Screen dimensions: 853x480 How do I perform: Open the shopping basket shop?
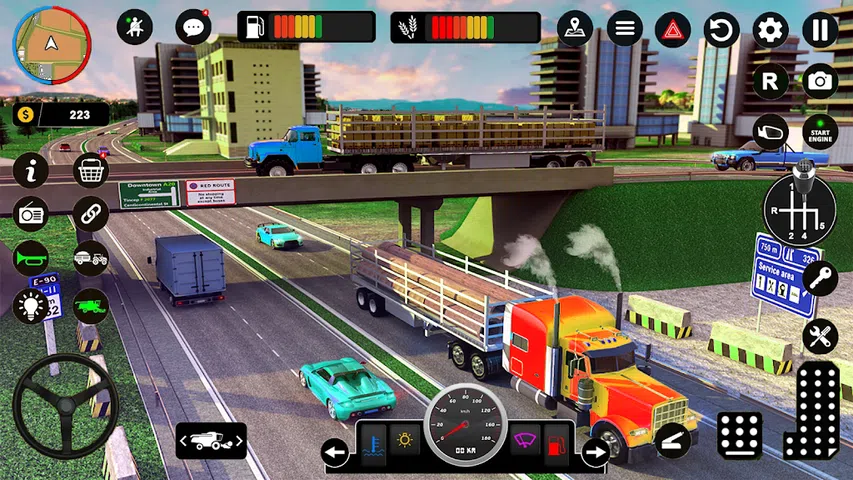[91, 171]
